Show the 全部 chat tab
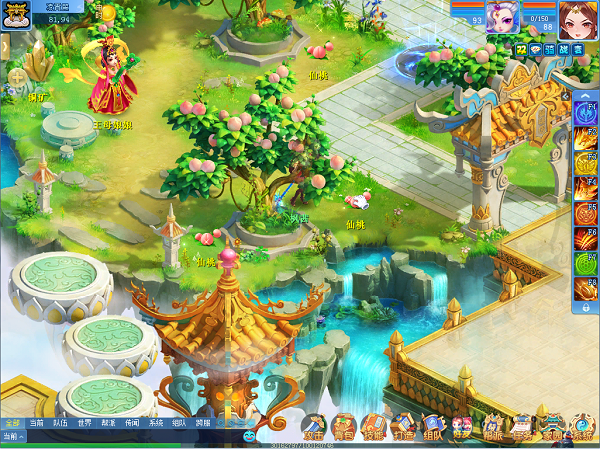600x449 pixels. [x=12, y=423]
